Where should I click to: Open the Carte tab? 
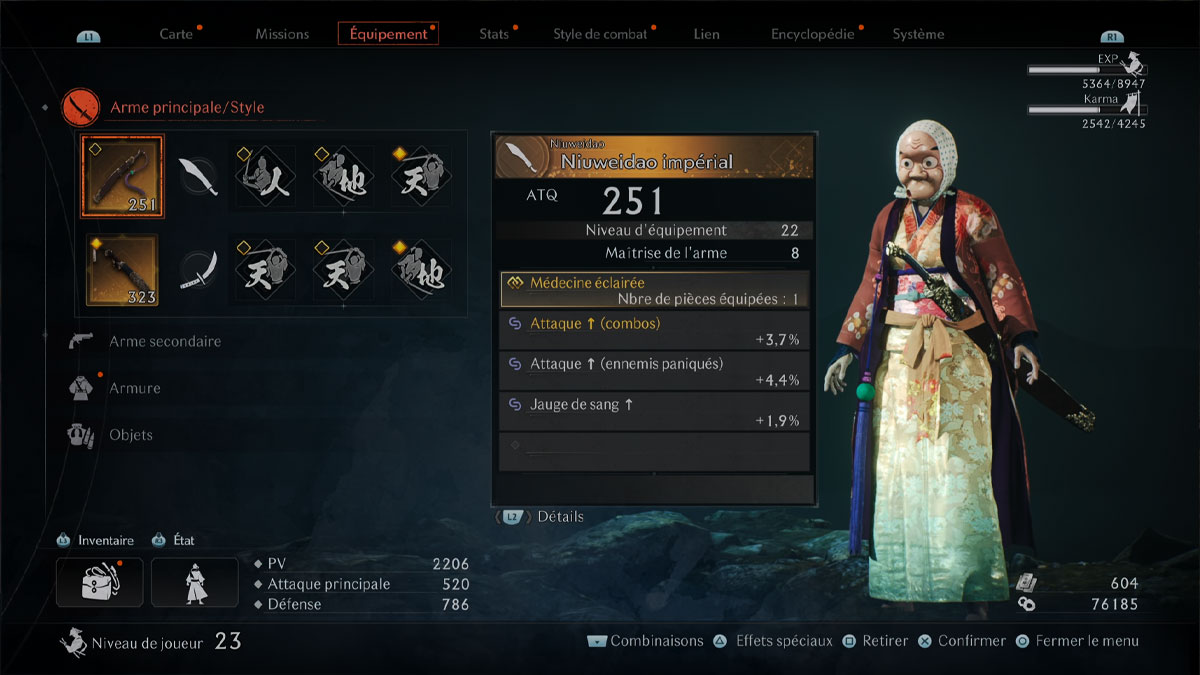click(176, 34)
